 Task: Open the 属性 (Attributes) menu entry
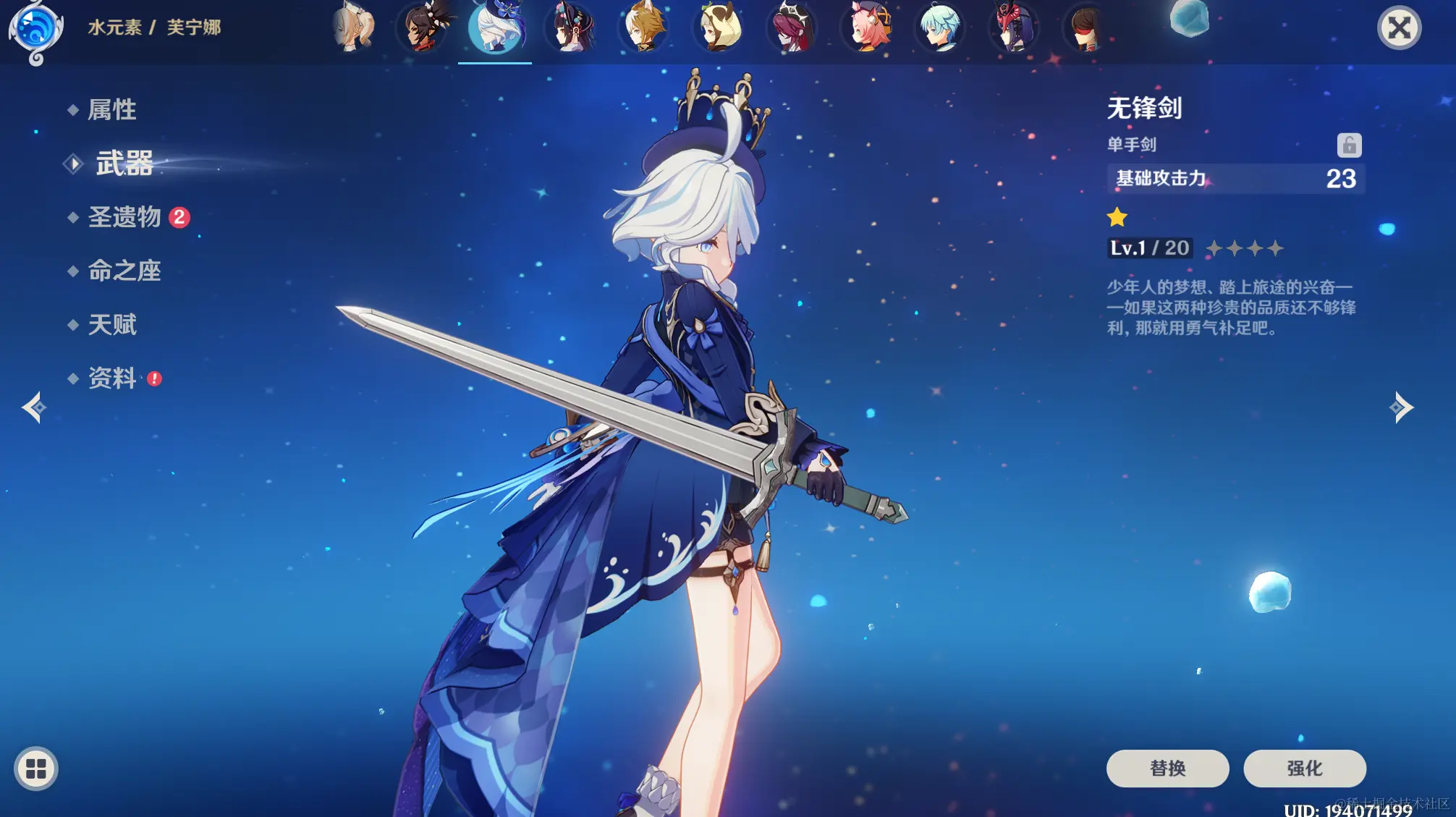click(111, 110)
